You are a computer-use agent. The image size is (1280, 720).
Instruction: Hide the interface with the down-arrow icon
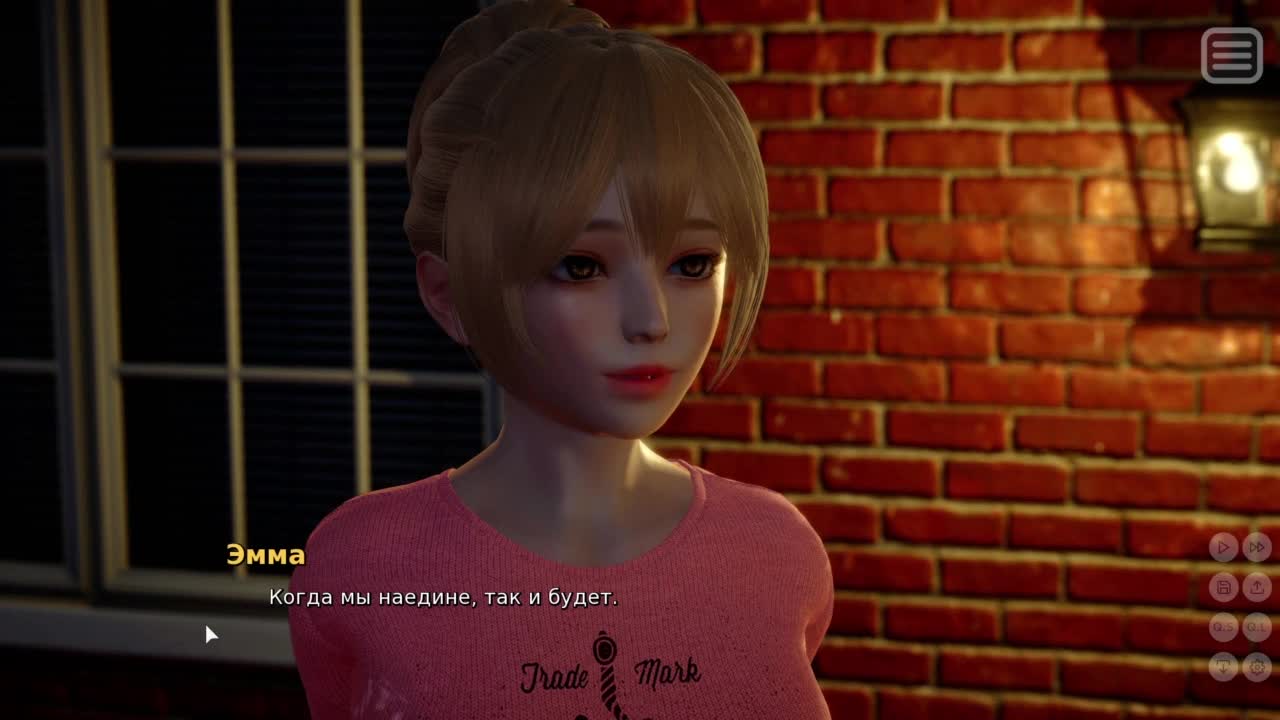(x=1223, y=666)
